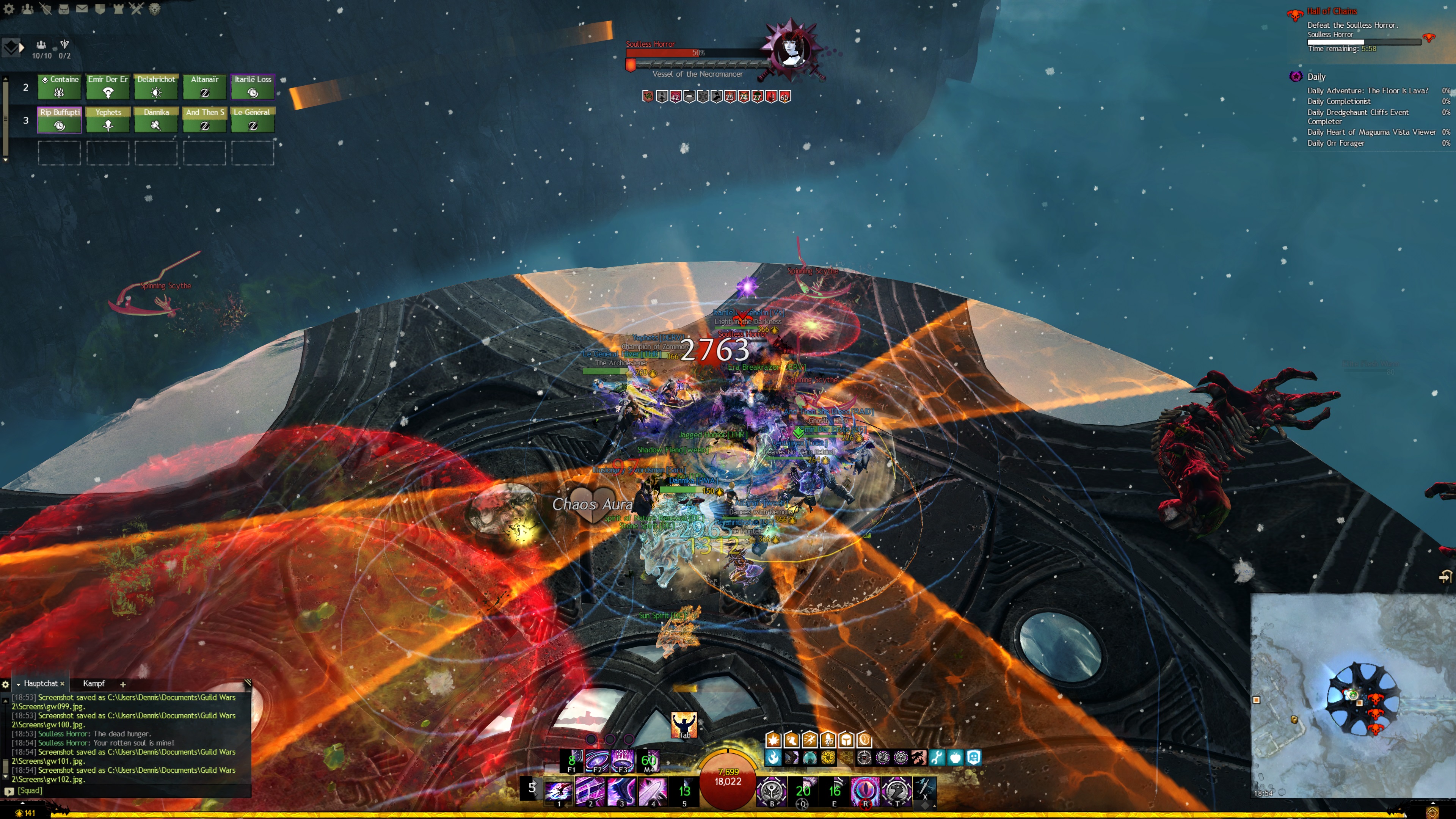Open the inventory bag icon
Screen dimensions: 1456x819
point(64,8)
